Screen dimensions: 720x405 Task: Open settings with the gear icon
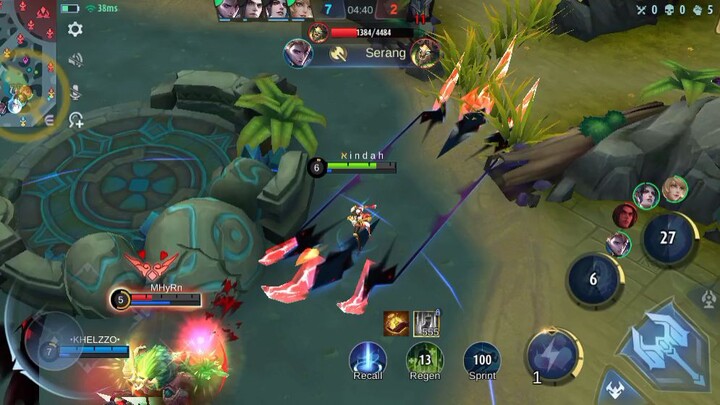pos(75,30)
